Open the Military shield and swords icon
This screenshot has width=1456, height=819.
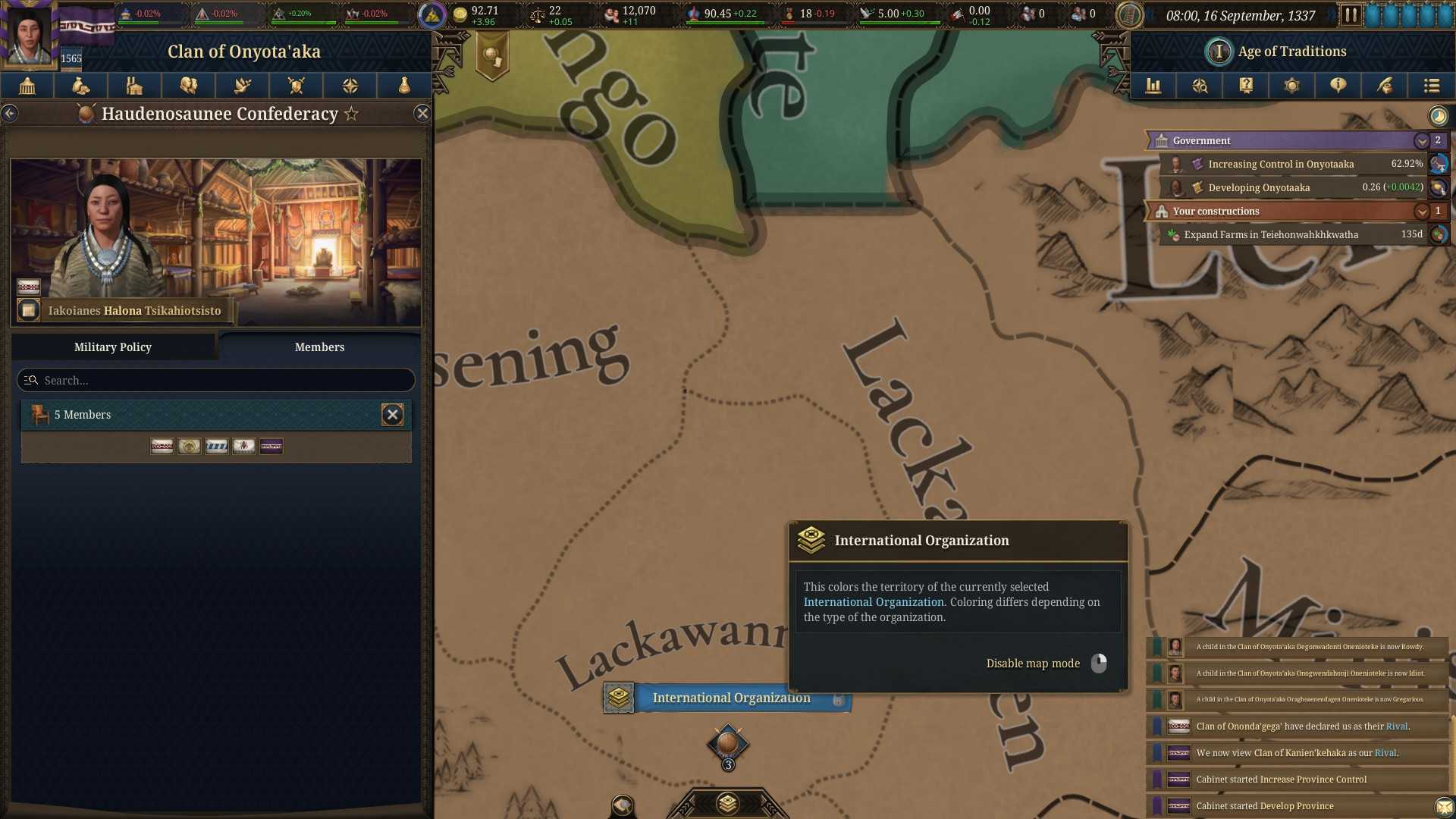(296, 86)
